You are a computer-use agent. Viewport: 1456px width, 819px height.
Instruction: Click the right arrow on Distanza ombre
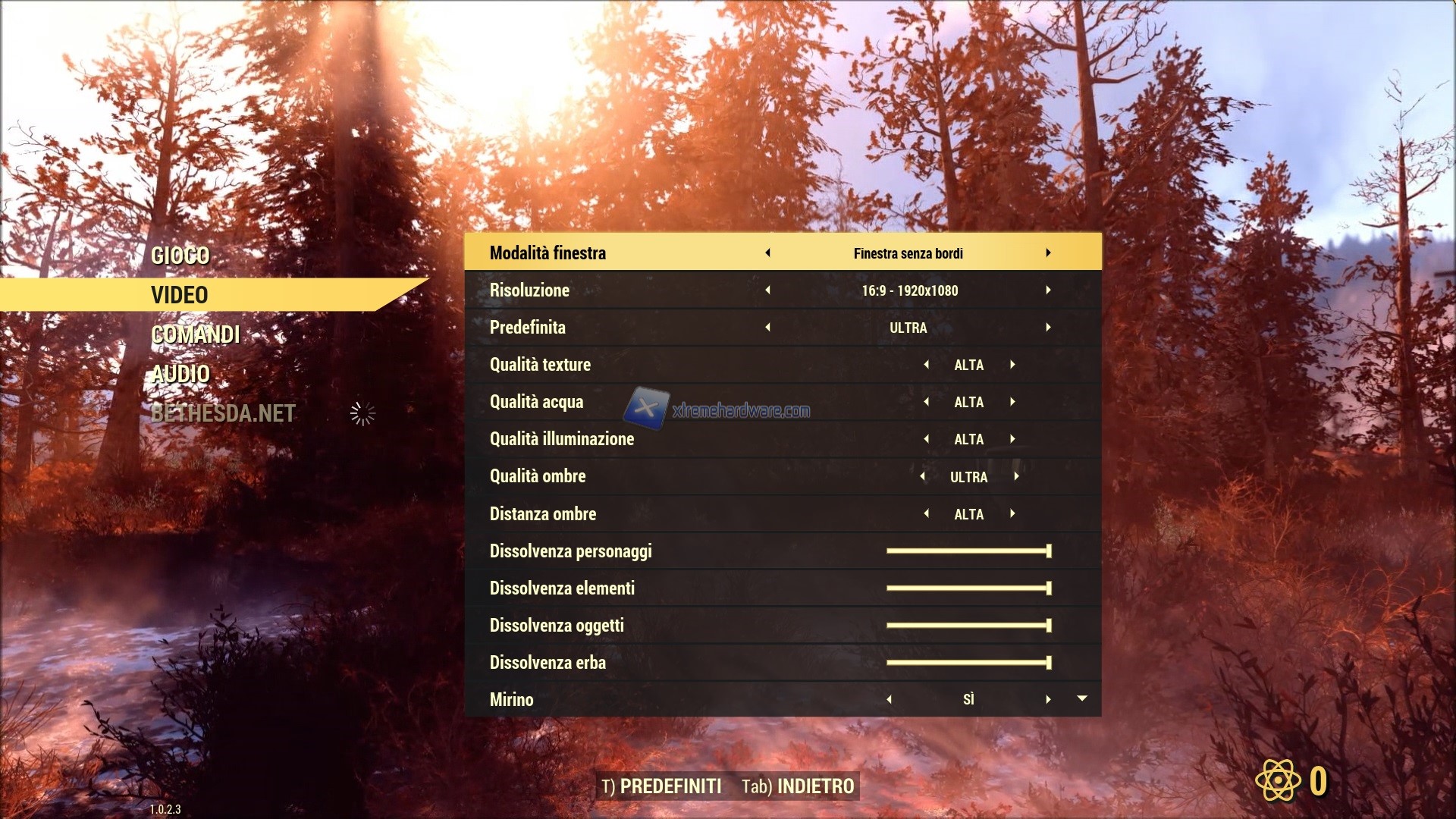[x=1014, y=513]
